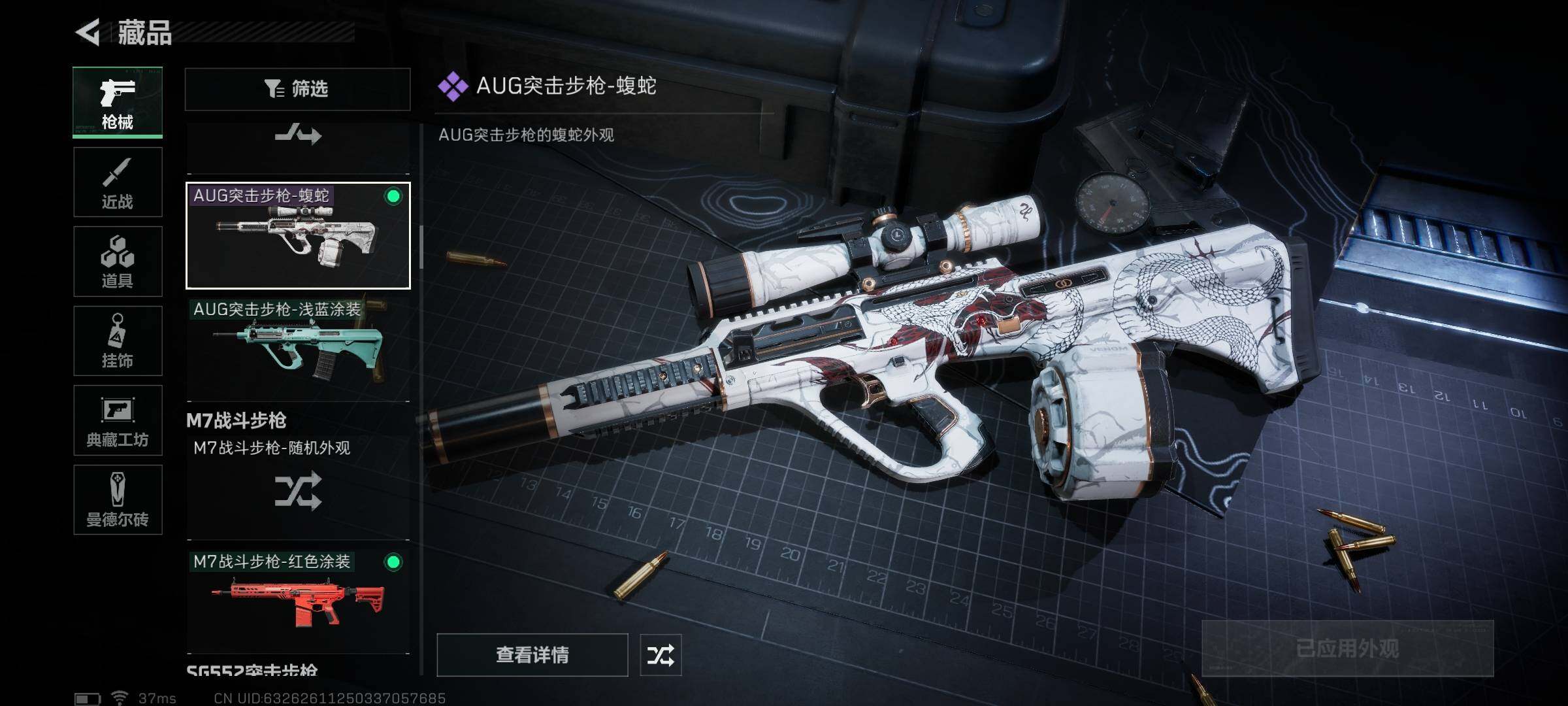The image size is (1568, 706).
Task: Go back from the 藏品 screen
Action: click(x=89, y=33)
